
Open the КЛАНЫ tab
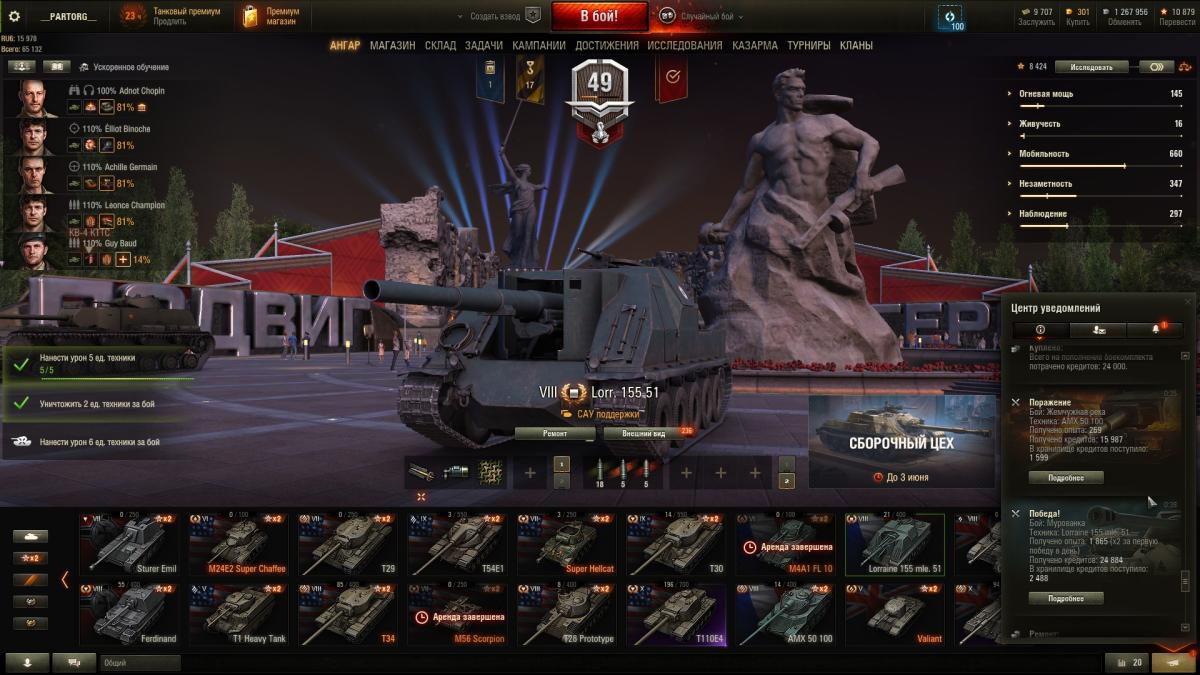tap(856, 45)
